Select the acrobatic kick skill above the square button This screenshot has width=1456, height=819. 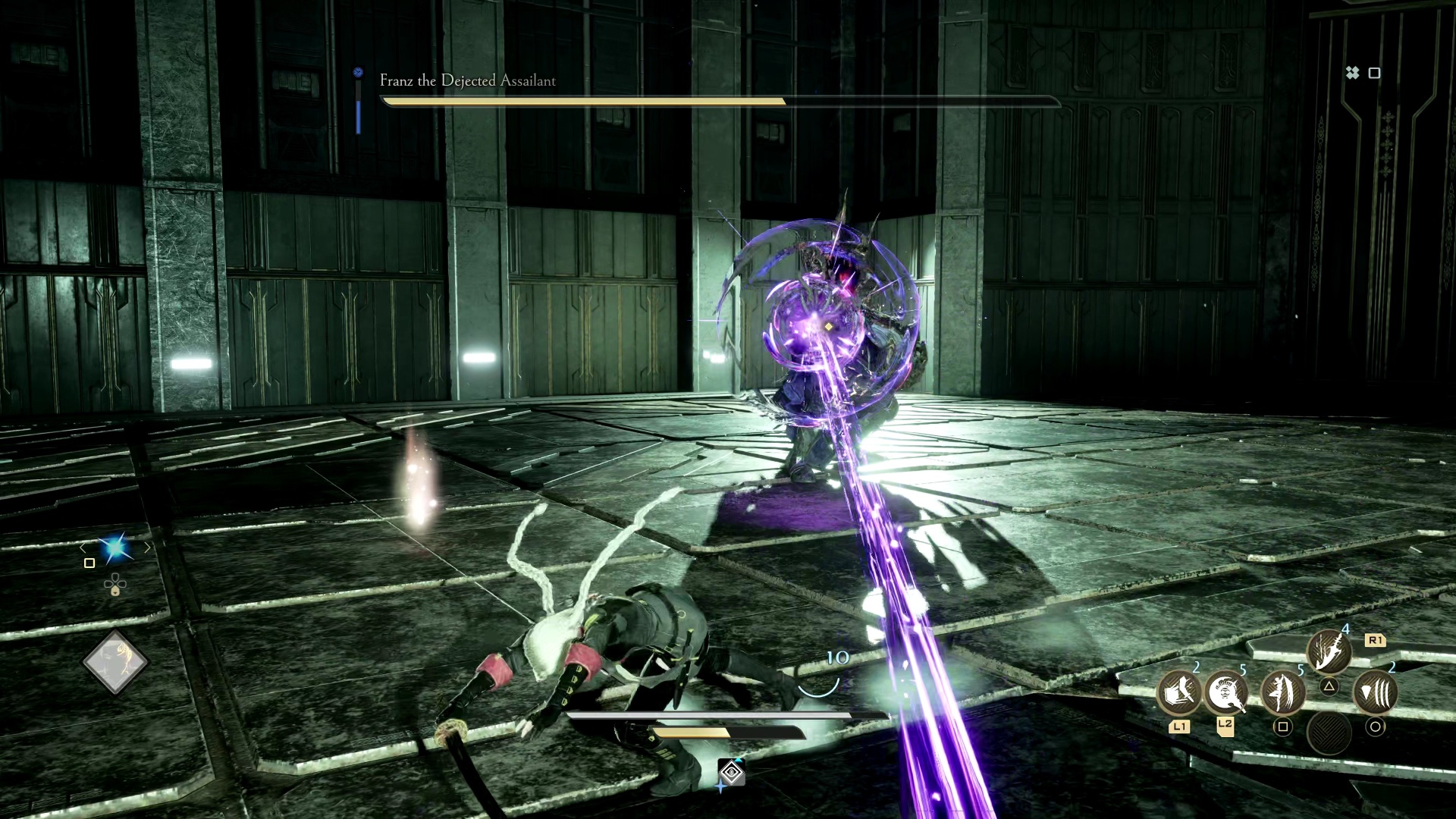click(1283, 694)
